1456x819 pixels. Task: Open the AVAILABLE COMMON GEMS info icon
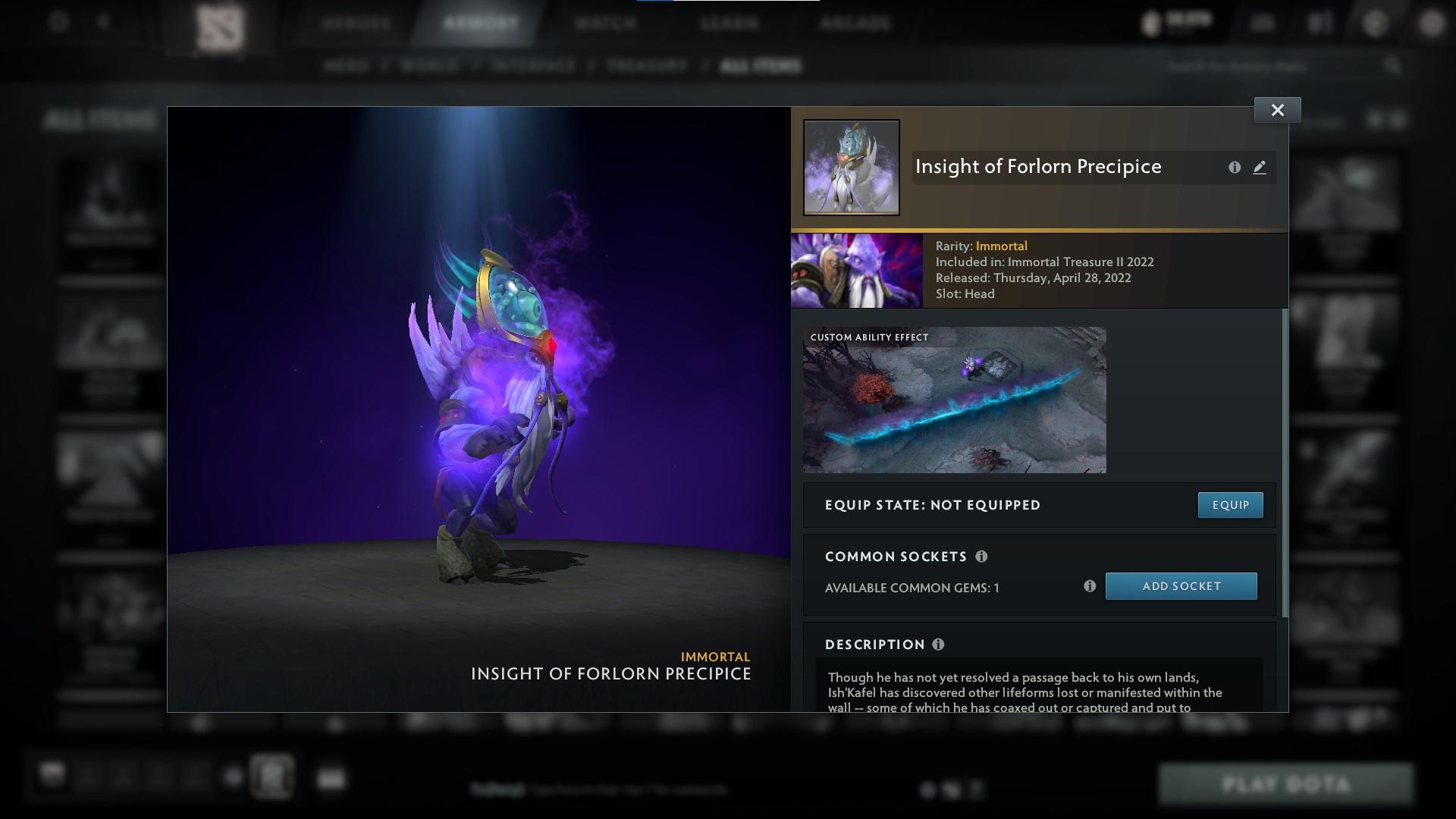(x=1090, y=585)
